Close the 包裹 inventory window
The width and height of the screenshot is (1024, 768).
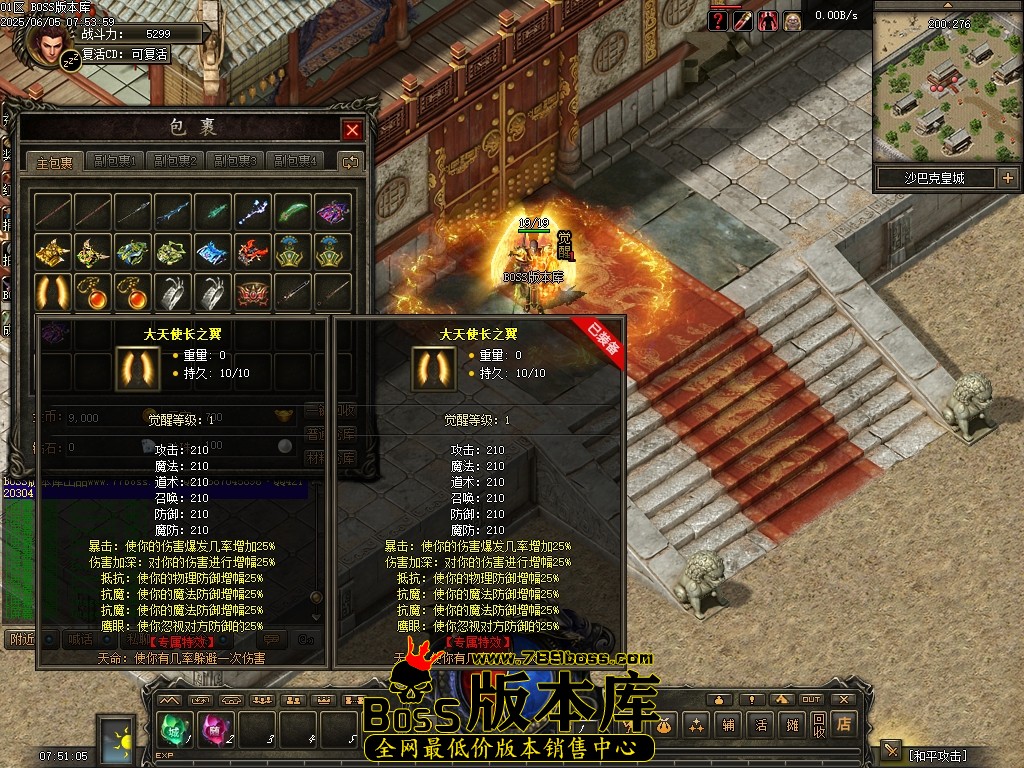pyautogui.click(x=352, y=130)
